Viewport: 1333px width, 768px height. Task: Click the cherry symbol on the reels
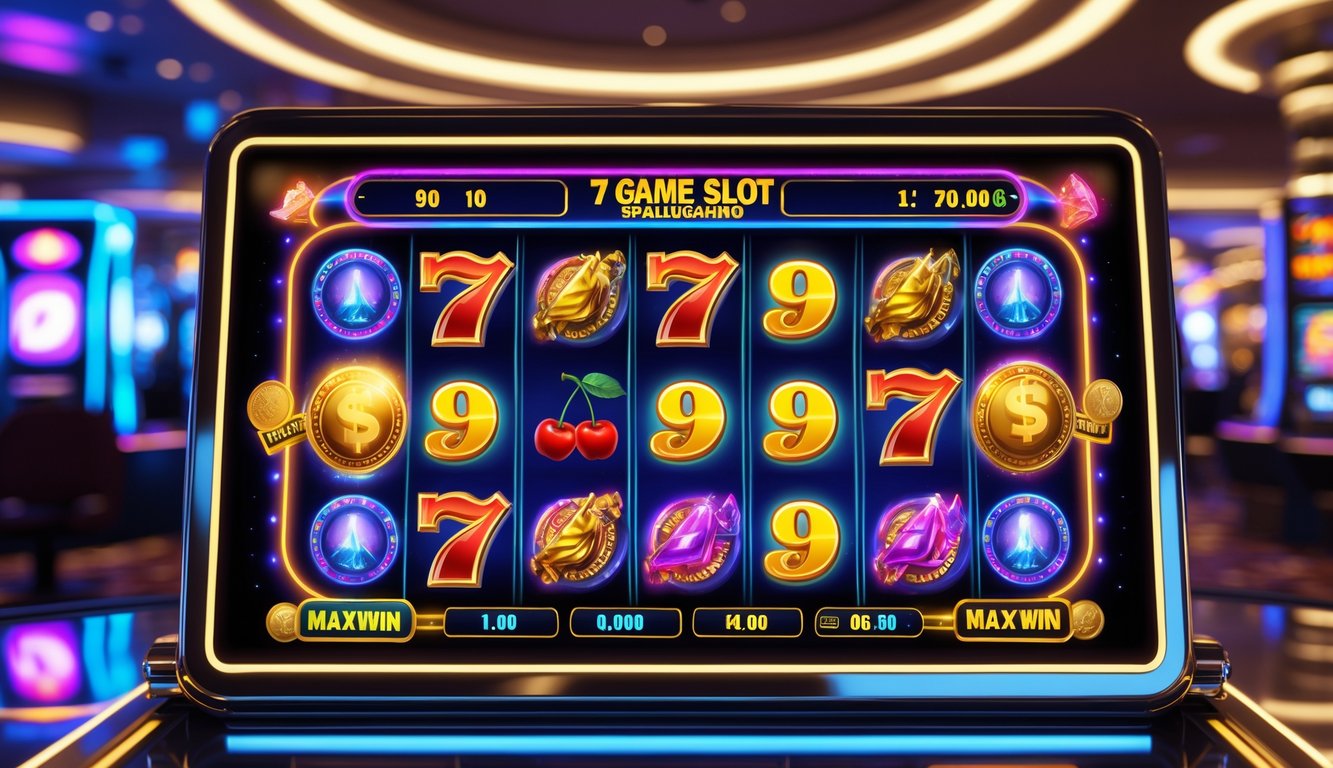coord(577,418)
